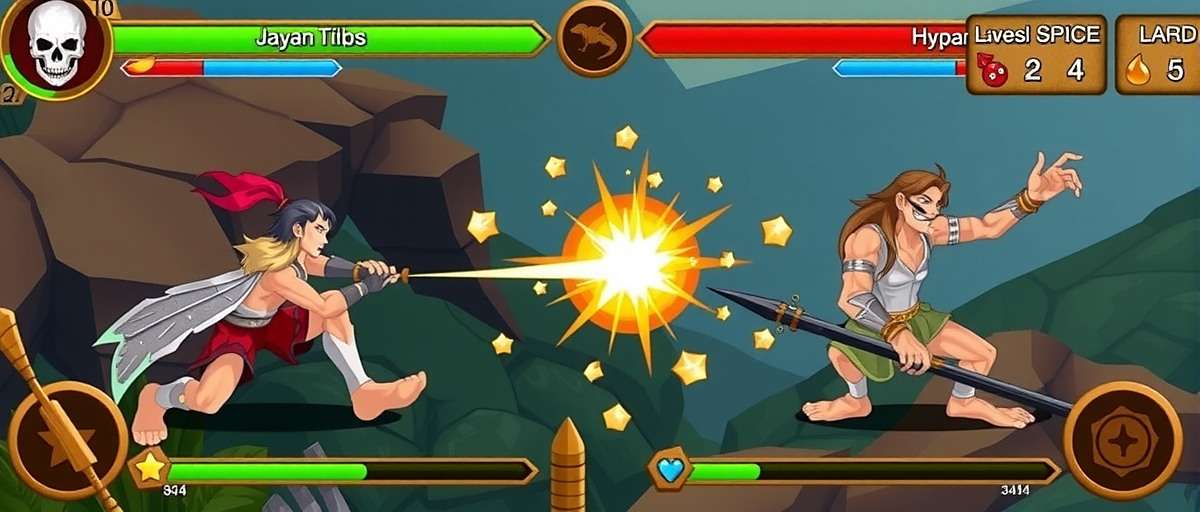
Task: Tap the round hexagon shield button
Action: 1123,440
